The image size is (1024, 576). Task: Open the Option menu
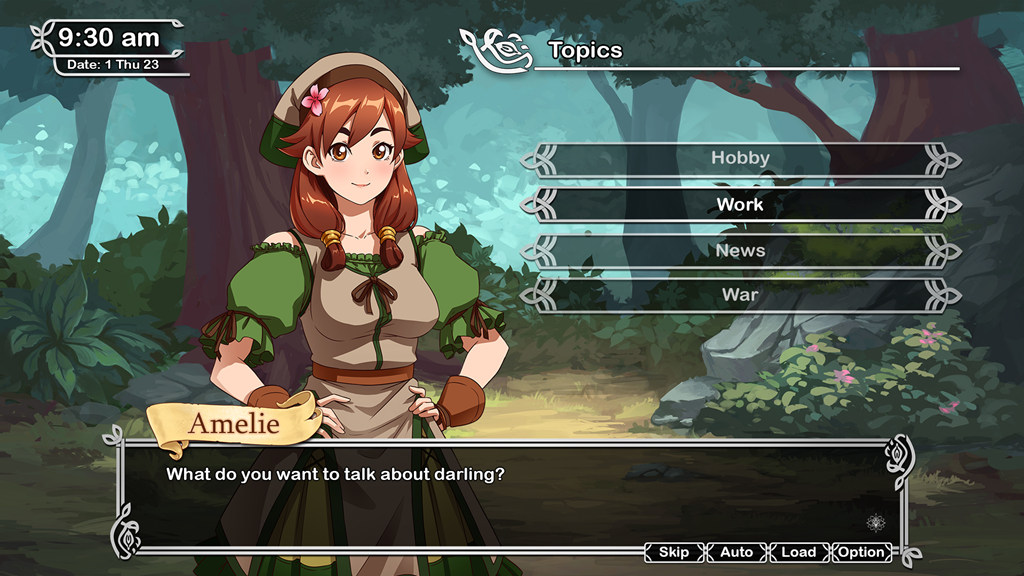pyautogui.click(x=861, y=552)
